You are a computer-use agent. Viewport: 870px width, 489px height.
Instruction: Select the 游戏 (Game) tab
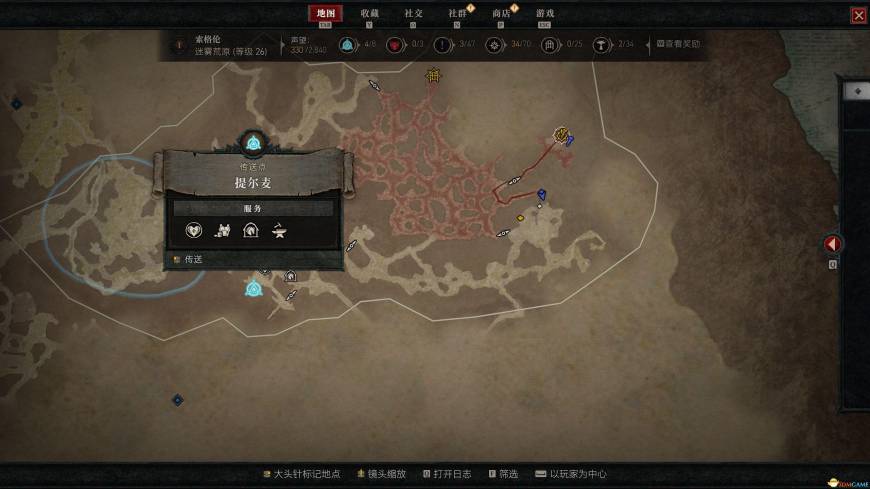pyautogui.click(x=545, y=13)
